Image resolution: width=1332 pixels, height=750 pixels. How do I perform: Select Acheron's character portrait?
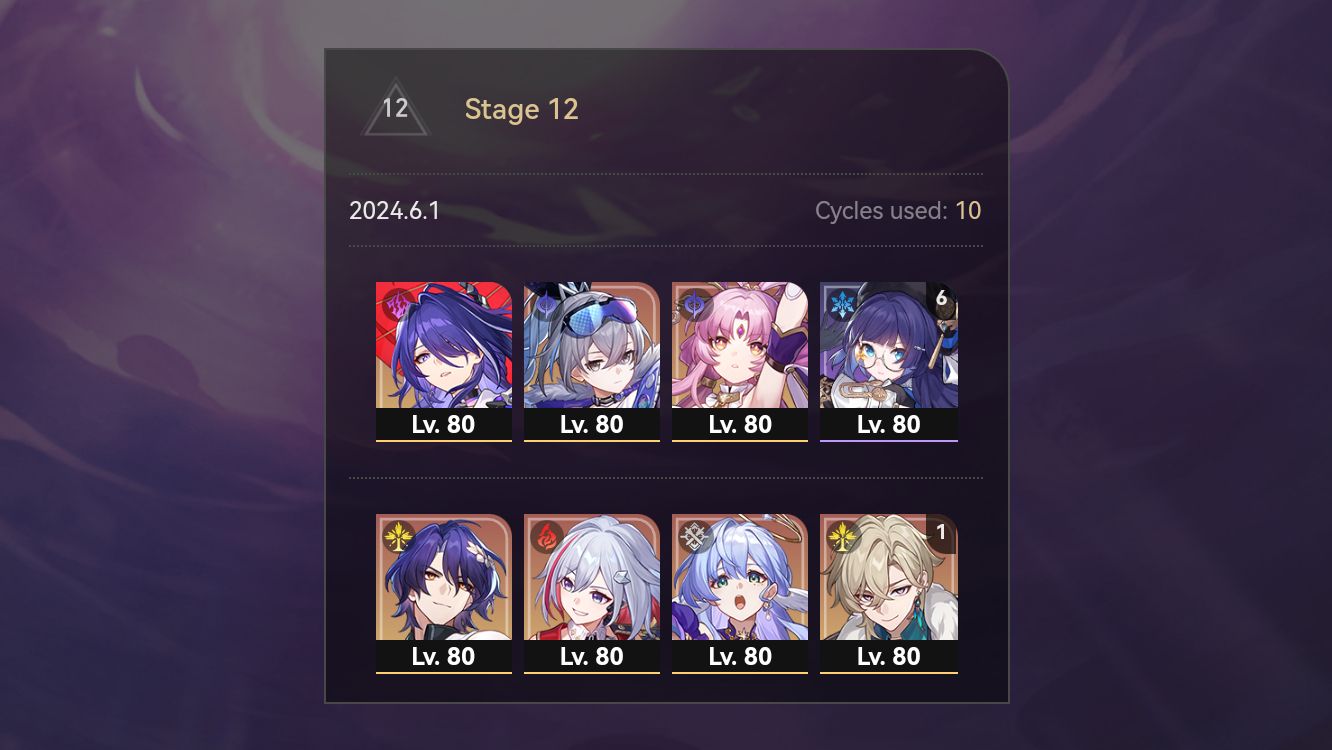pyautogui.click(x=444, y=350)
